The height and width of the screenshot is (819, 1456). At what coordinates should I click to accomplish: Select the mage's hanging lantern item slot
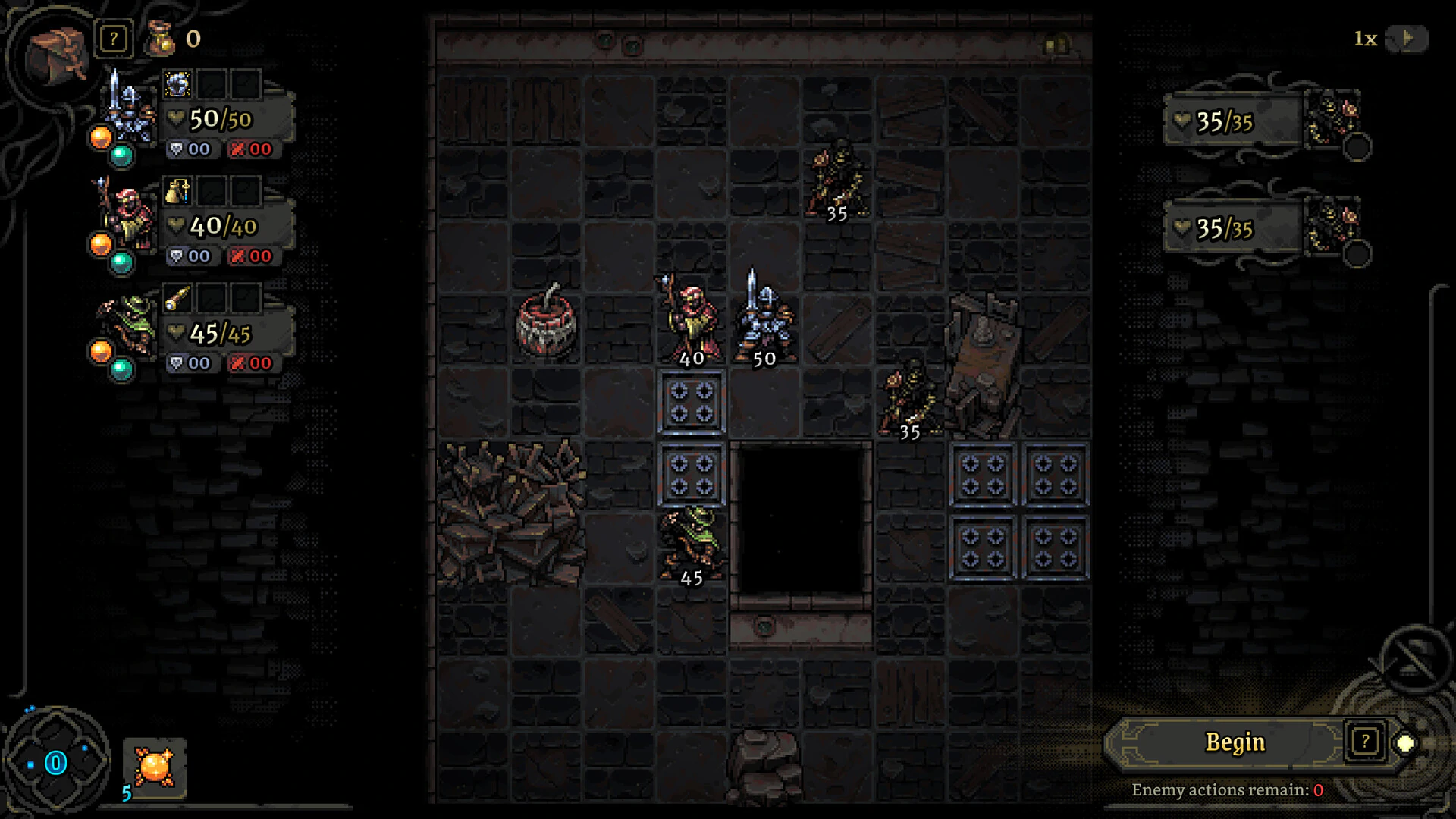[178, 191]
